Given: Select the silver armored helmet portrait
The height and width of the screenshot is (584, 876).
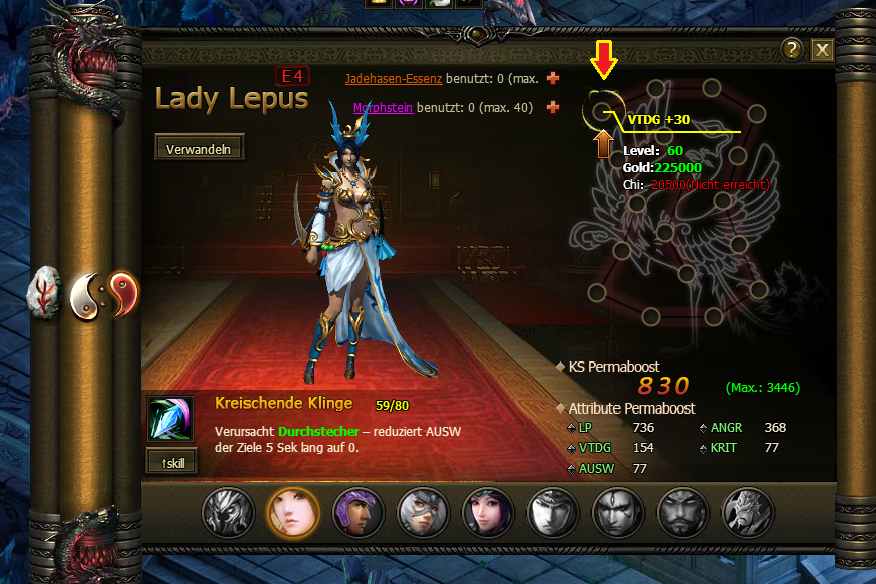Looking at the screenshot, I should pos(228,512).
